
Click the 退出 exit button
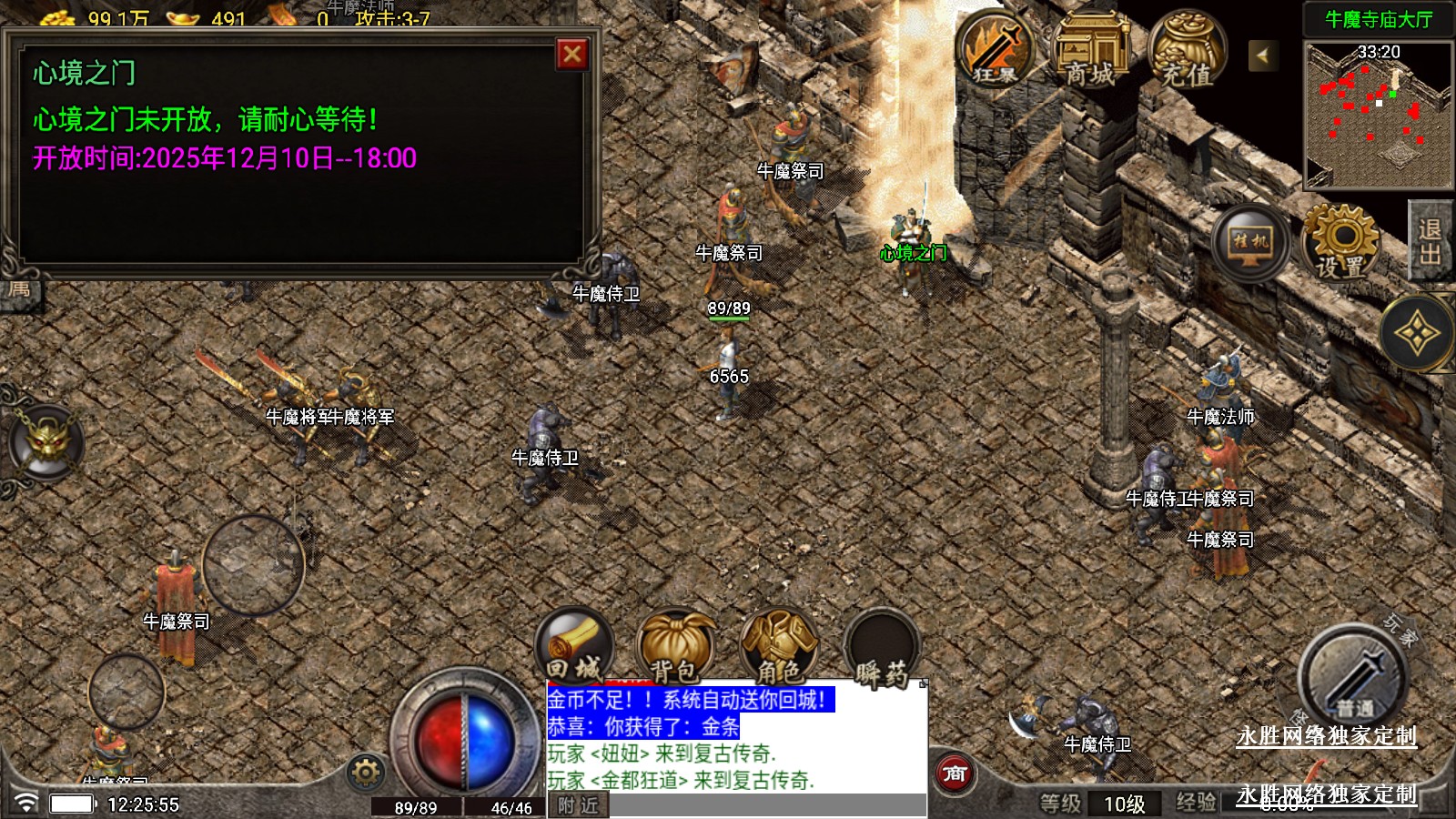[1430, 241]
